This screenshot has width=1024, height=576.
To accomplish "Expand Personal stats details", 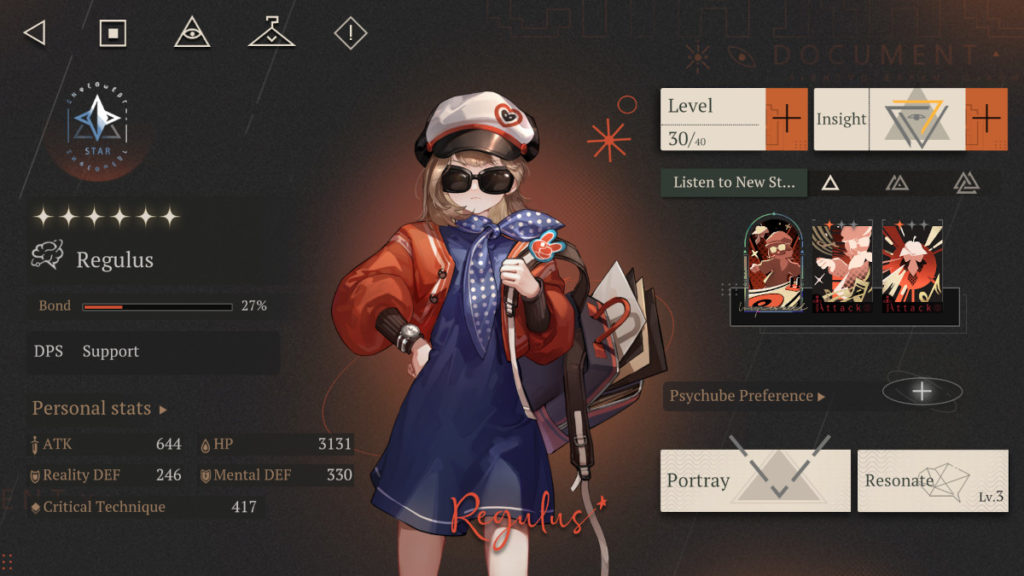I will coord(100,409).
